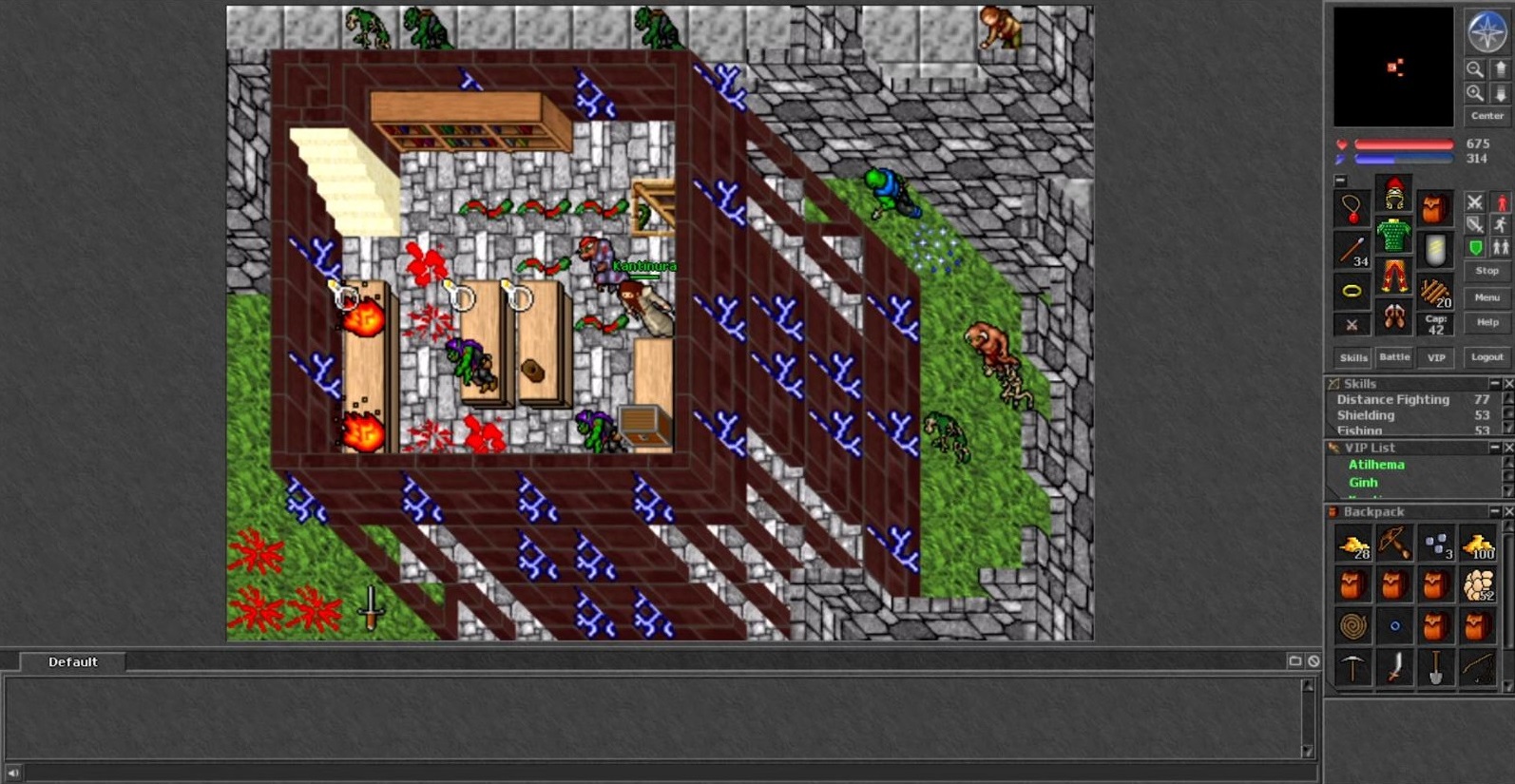Close the Backpack window
Screen dimensions: 1515x784
click(x=1508, y=512)
